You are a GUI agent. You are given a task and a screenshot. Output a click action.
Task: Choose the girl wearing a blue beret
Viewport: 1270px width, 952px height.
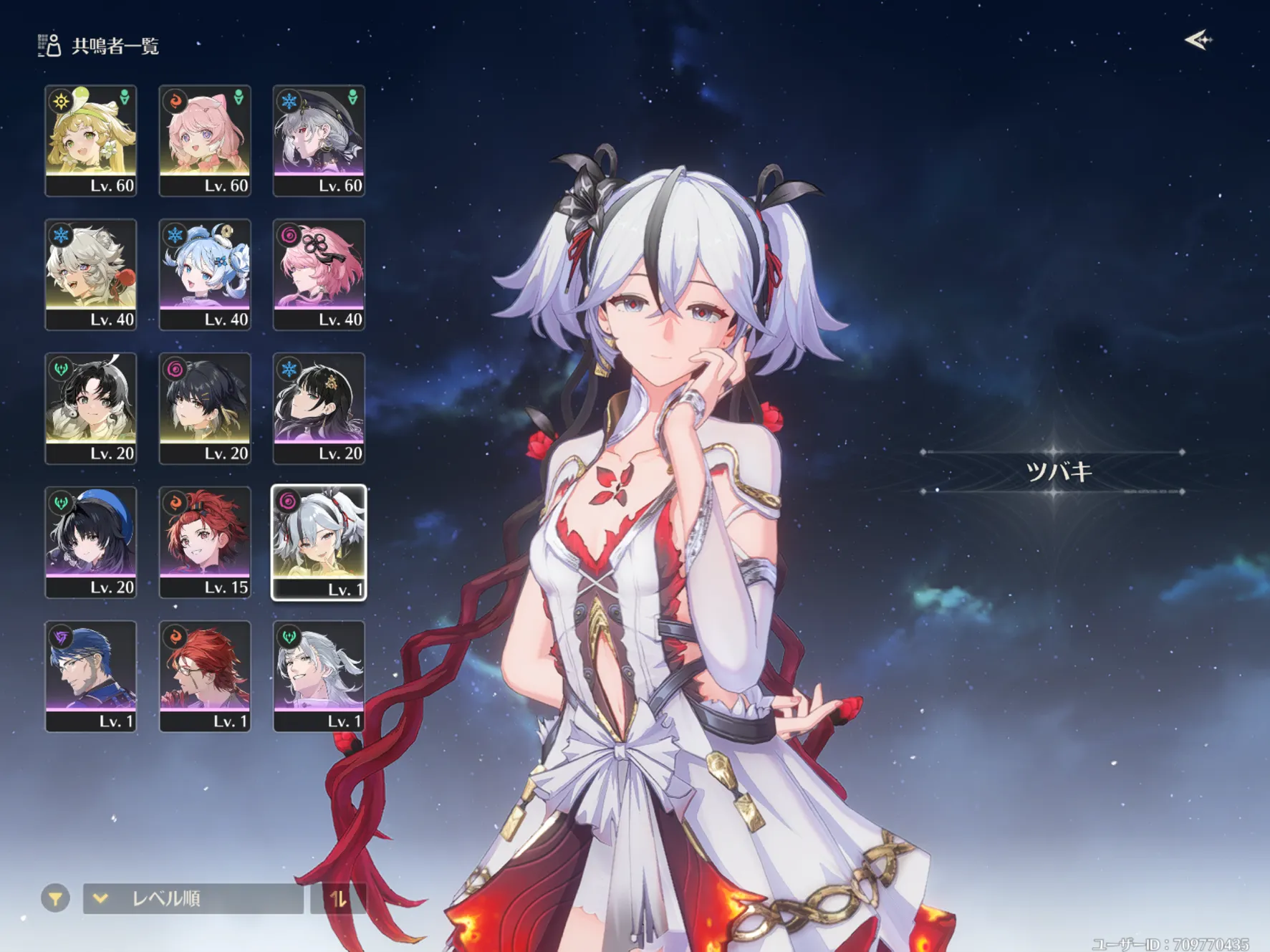[x=91, y=542]
